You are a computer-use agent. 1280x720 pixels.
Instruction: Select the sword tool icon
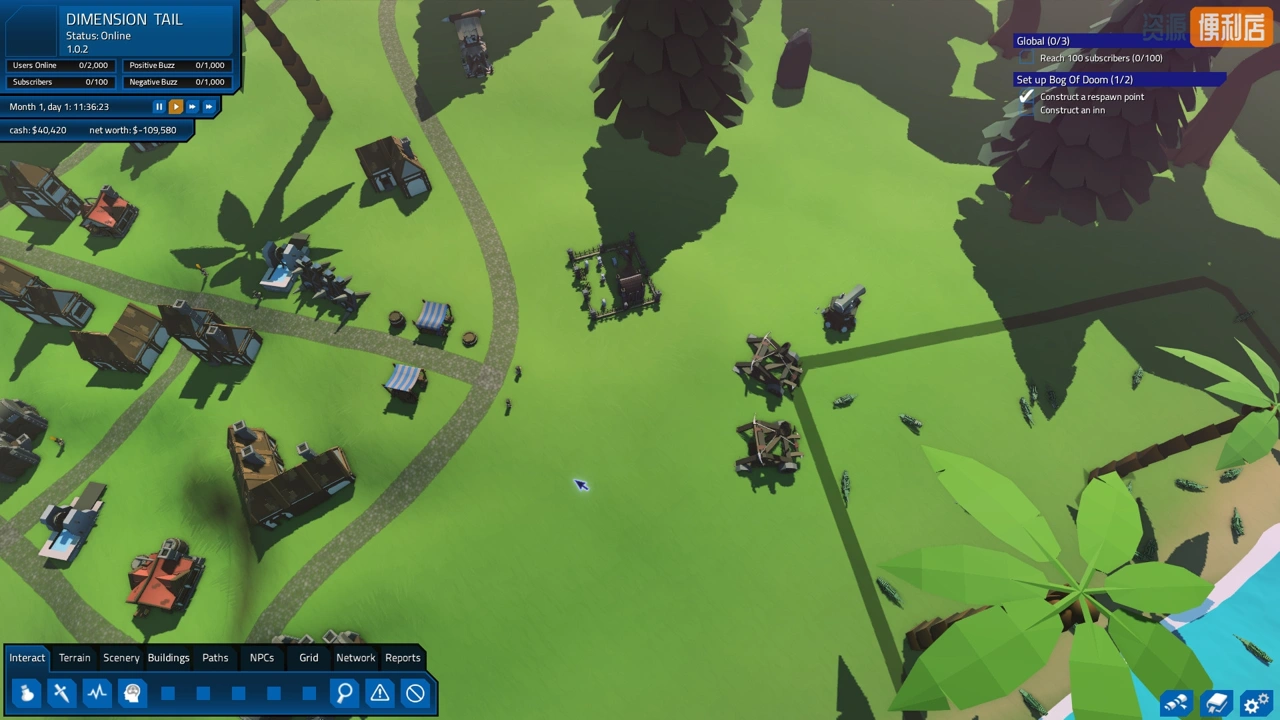coord(62,692)
